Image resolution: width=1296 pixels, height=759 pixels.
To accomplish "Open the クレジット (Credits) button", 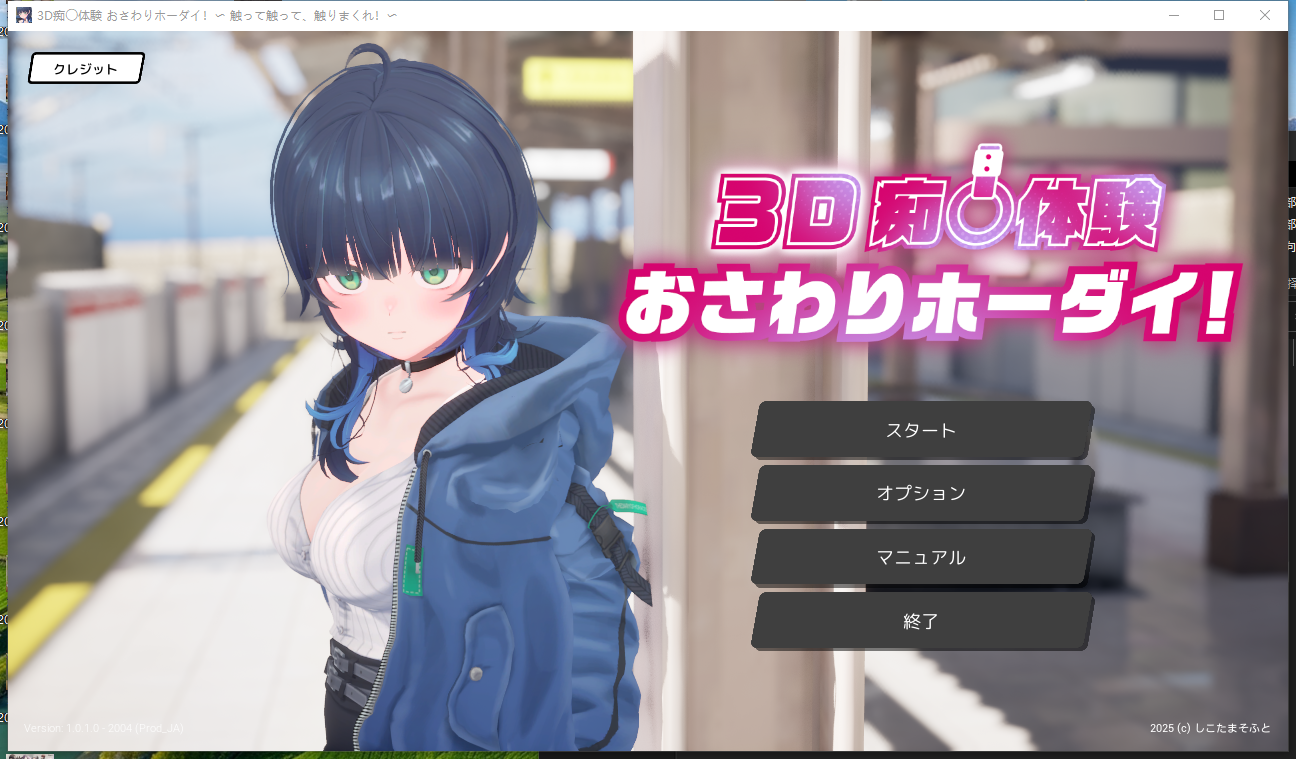I will 86,69.
